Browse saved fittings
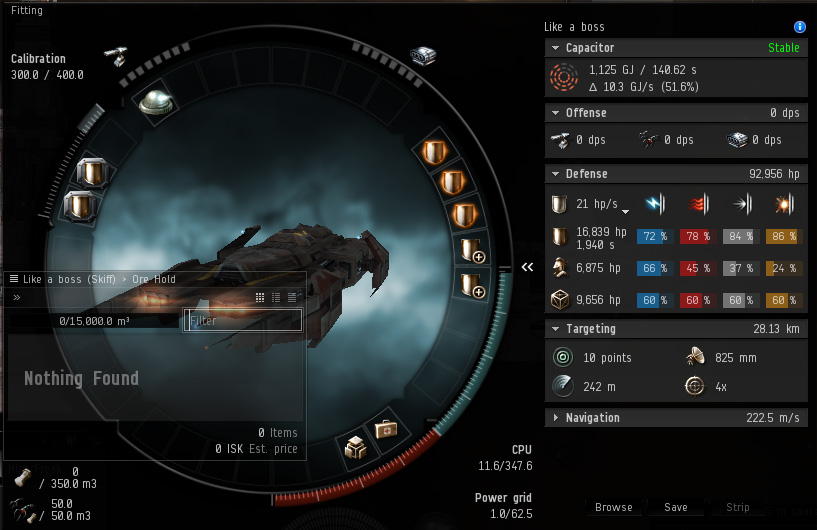The height and width of the screenshot is (530, 817). pyautogui.click(x=613, y=507)
